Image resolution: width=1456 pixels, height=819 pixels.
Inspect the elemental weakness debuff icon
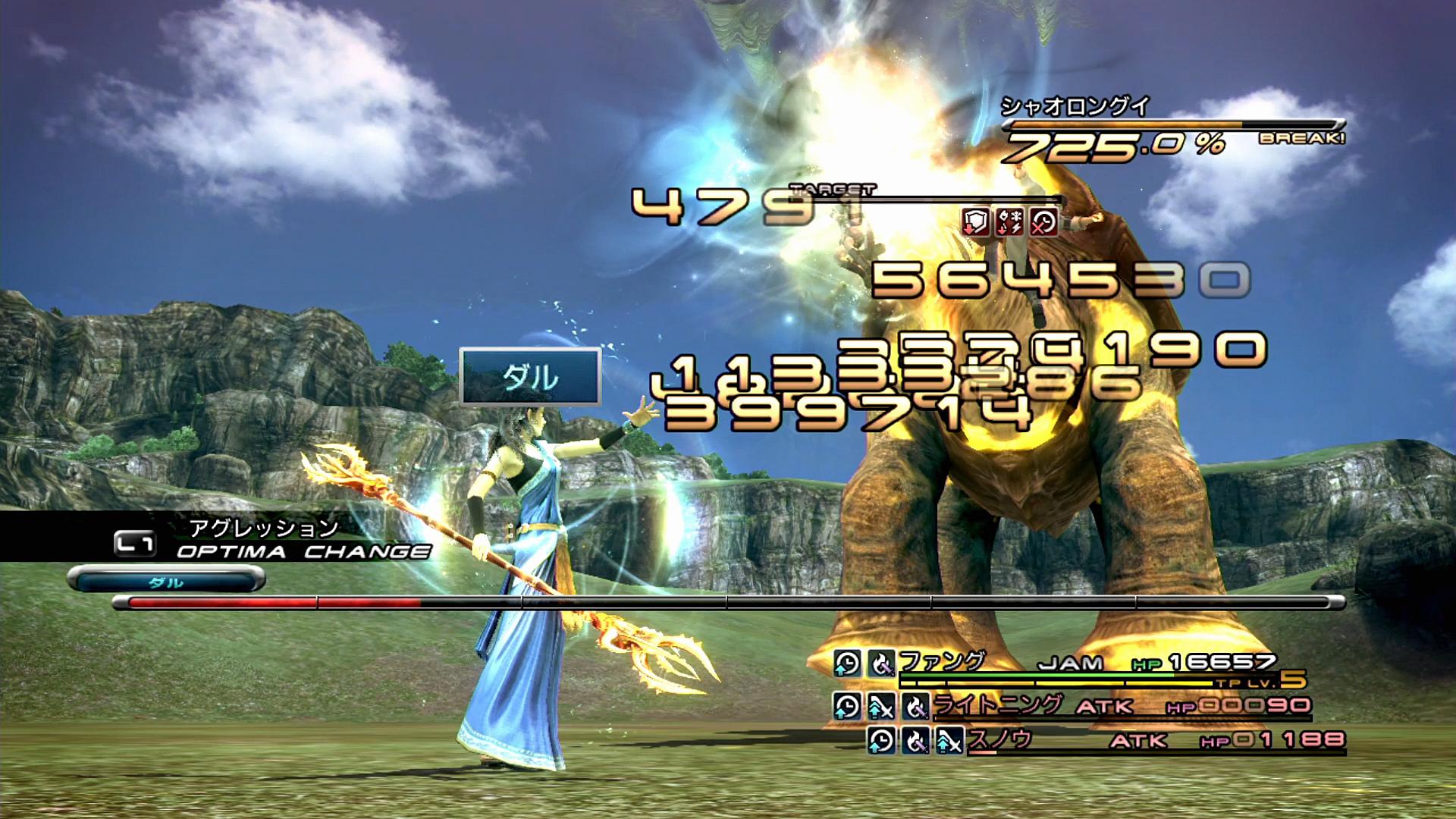tap(1010, 222)
